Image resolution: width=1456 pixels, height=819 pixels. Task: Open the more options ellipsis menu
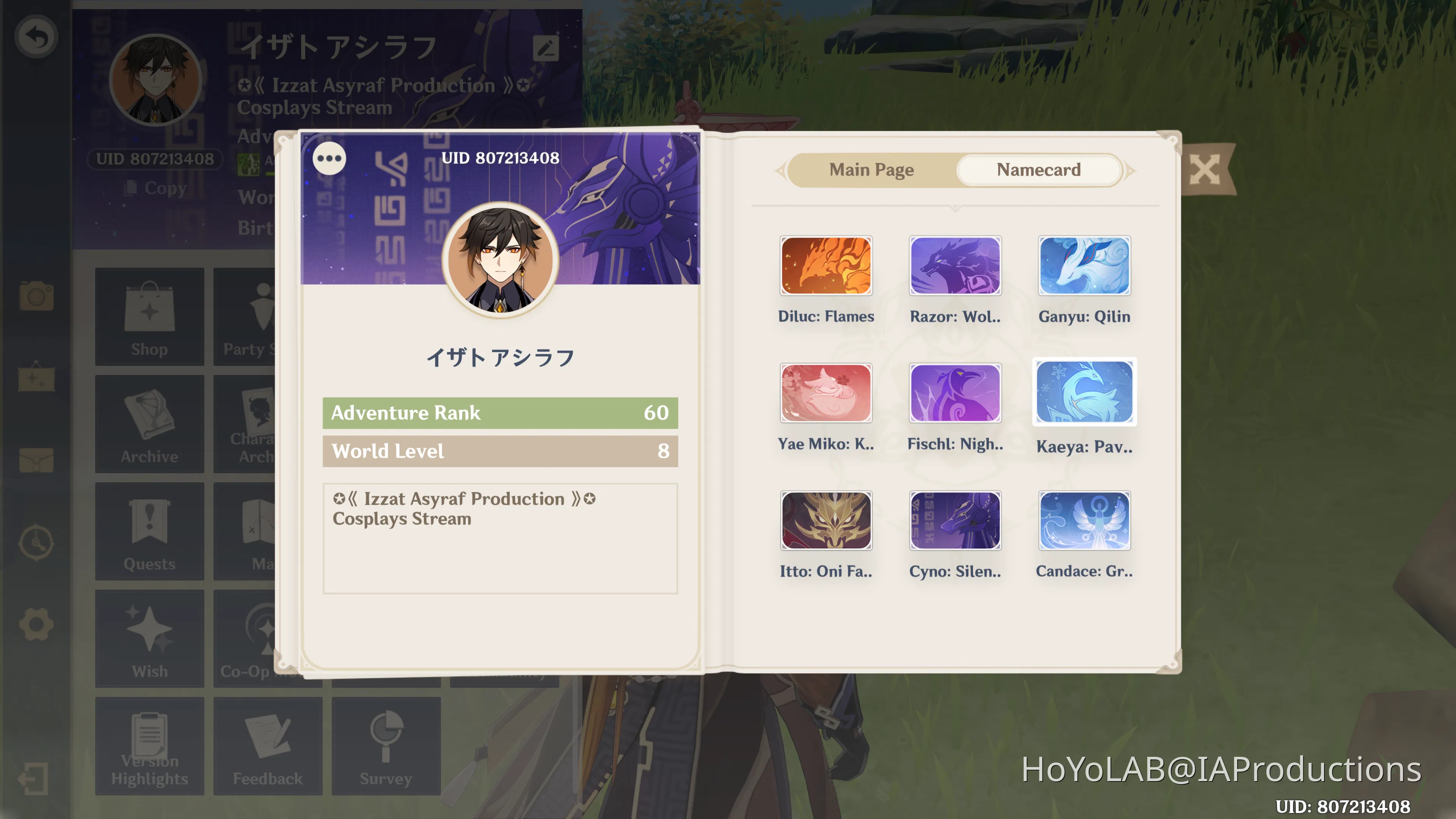(329, 159)
